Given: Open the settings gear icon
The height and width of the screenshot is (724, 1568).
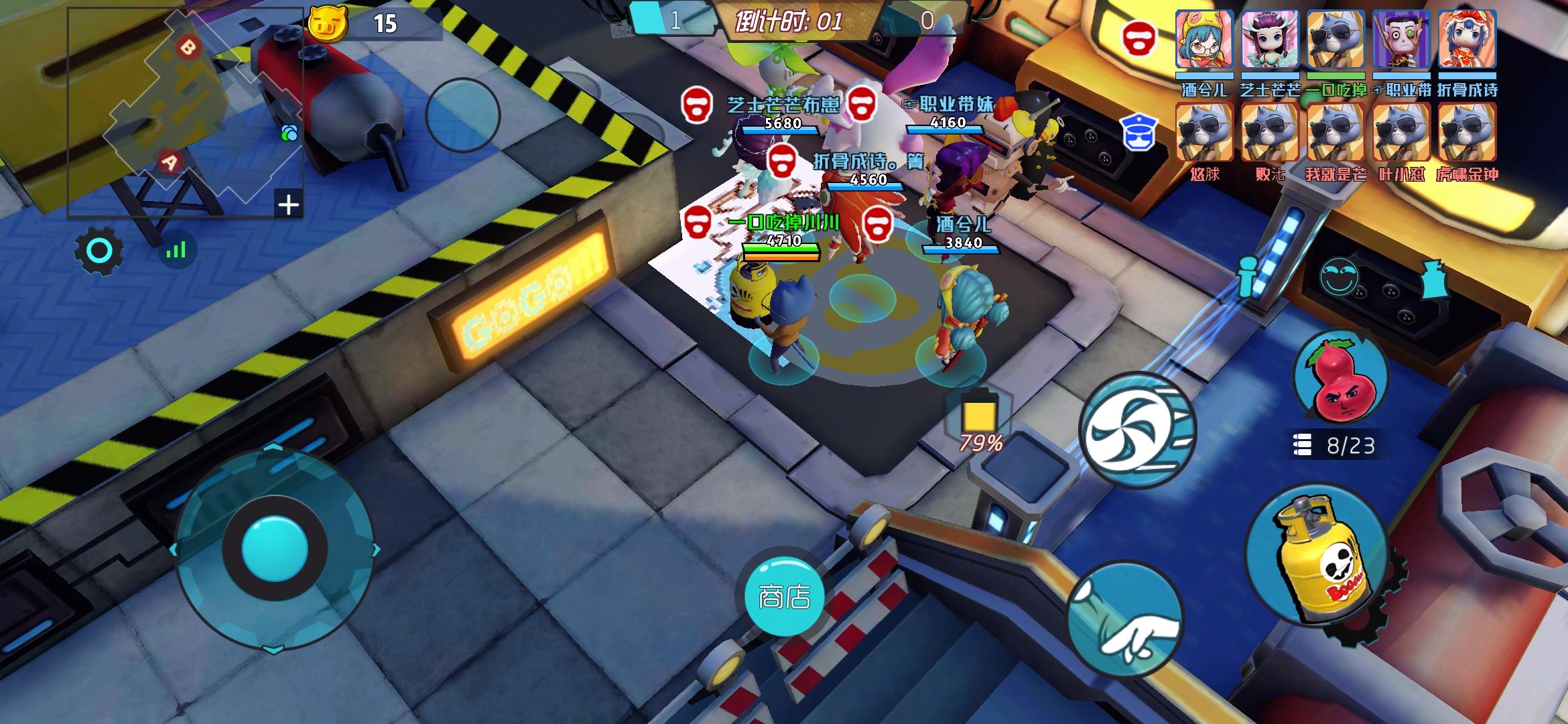Looking at the screenshot, I should (x=98, y=251).
